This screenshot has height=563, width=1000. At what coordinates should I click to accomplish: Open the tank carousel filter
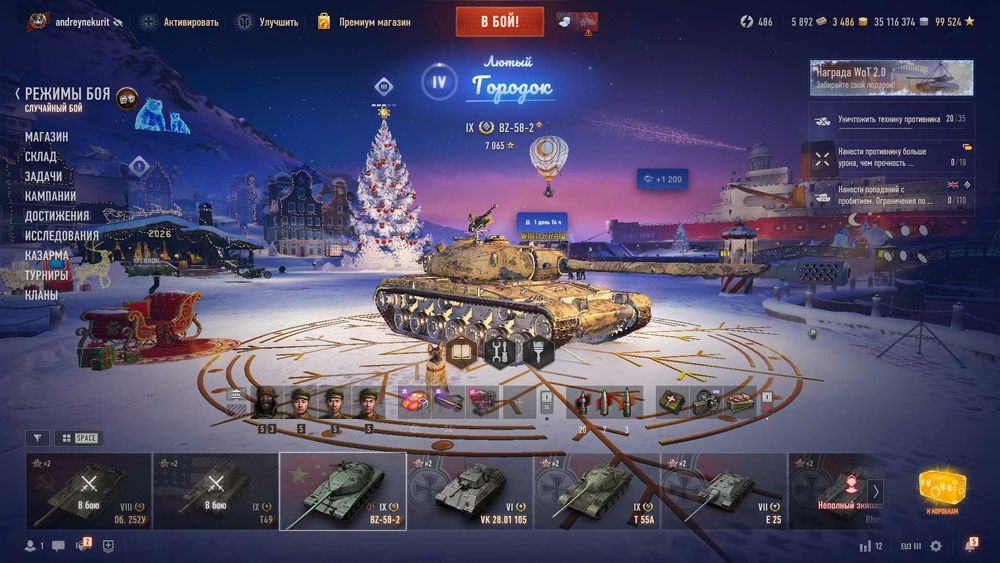click(x=37, y=438)
